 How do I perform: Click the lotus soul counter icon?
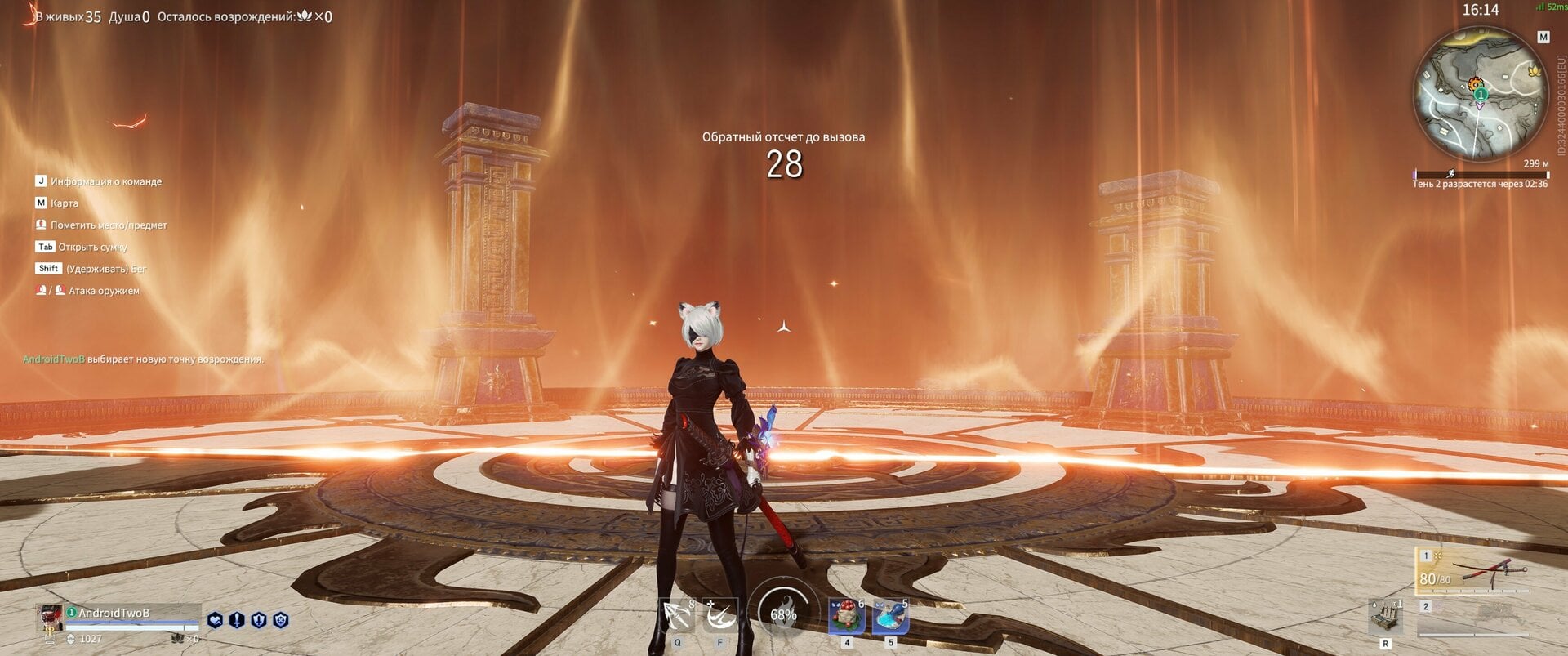point(178,639)
